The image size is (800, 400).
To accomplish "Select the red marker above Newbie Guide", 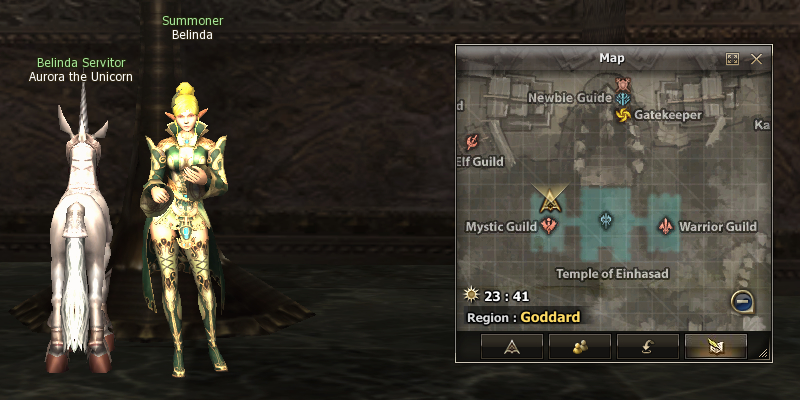I will coord(624,83).
